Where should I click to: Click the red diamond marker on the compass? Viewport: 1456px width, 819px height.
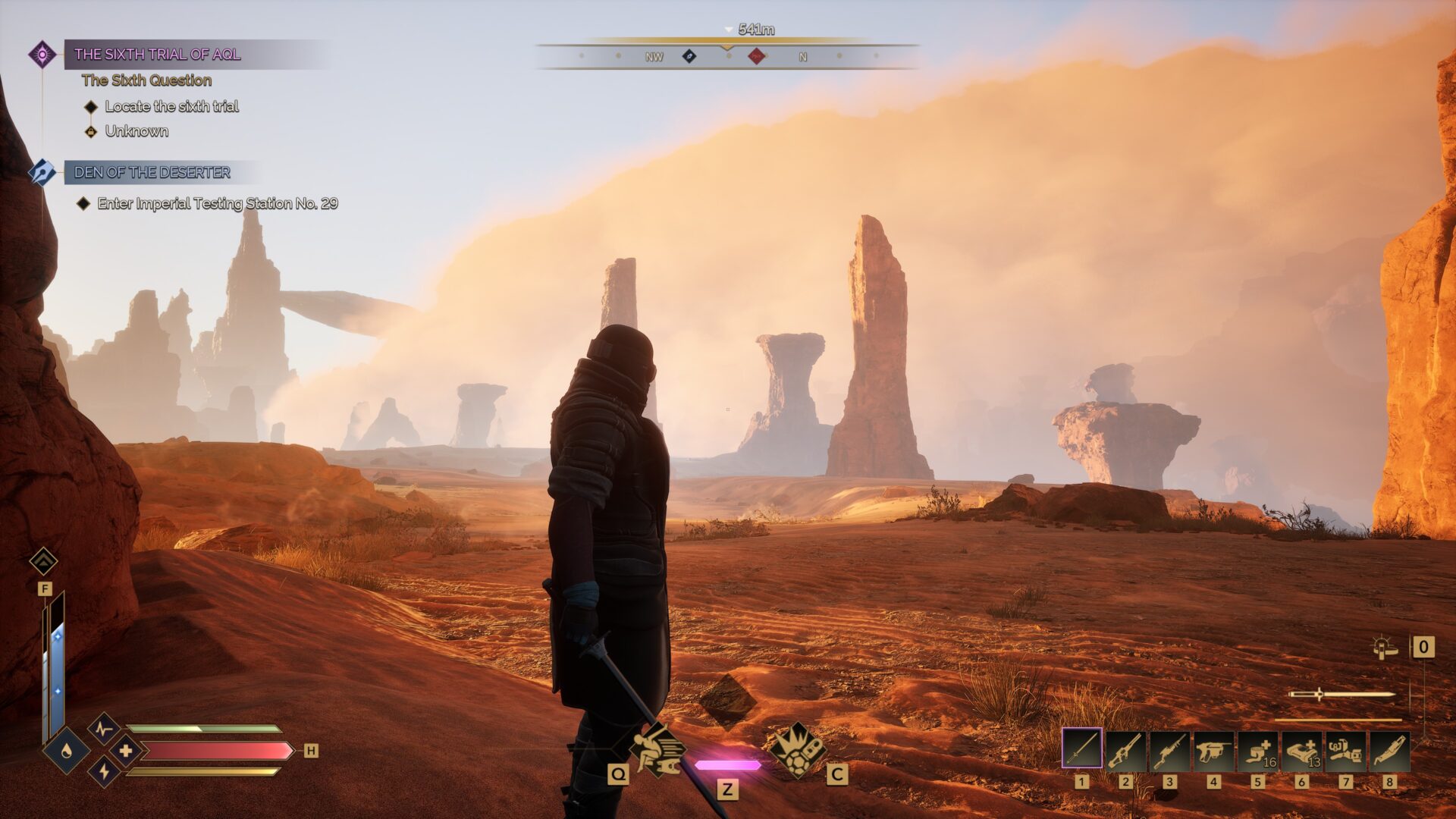tap(756, 55)
